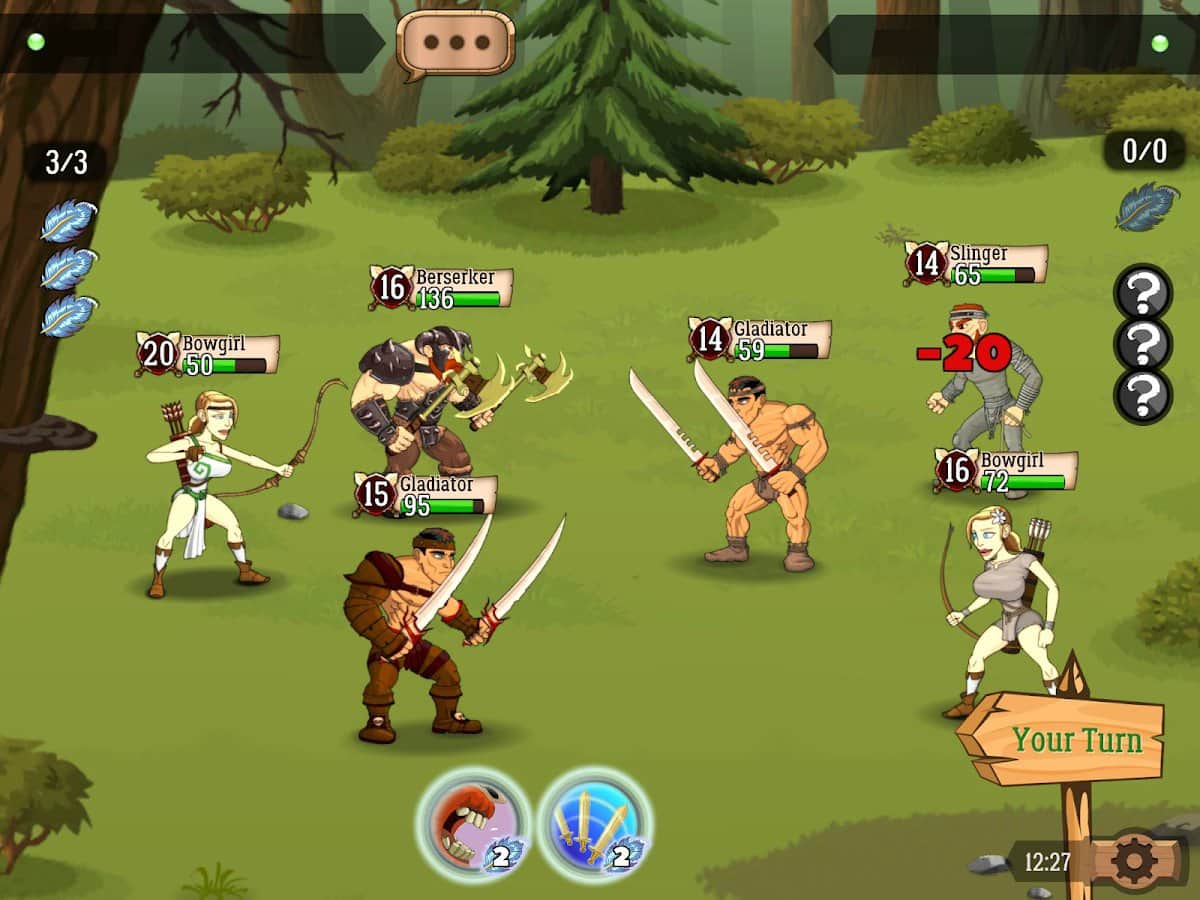This screenshot has height=900, width=1200.
Task: Select the level 20 Bowgirl nameplate
Action: point(209,355)
